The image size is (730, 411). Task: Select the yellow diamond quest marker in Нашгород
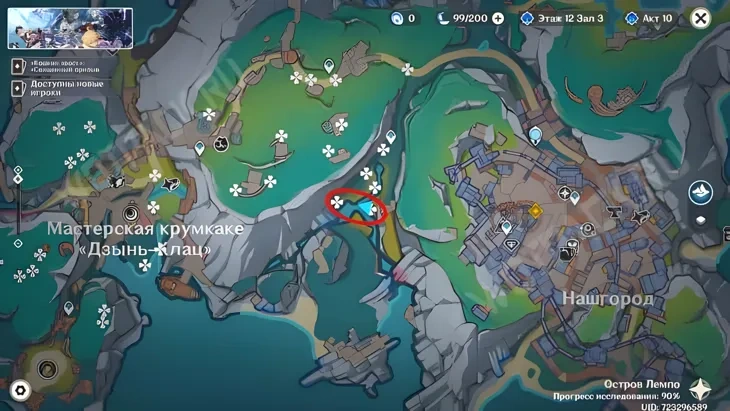[536, 210]
